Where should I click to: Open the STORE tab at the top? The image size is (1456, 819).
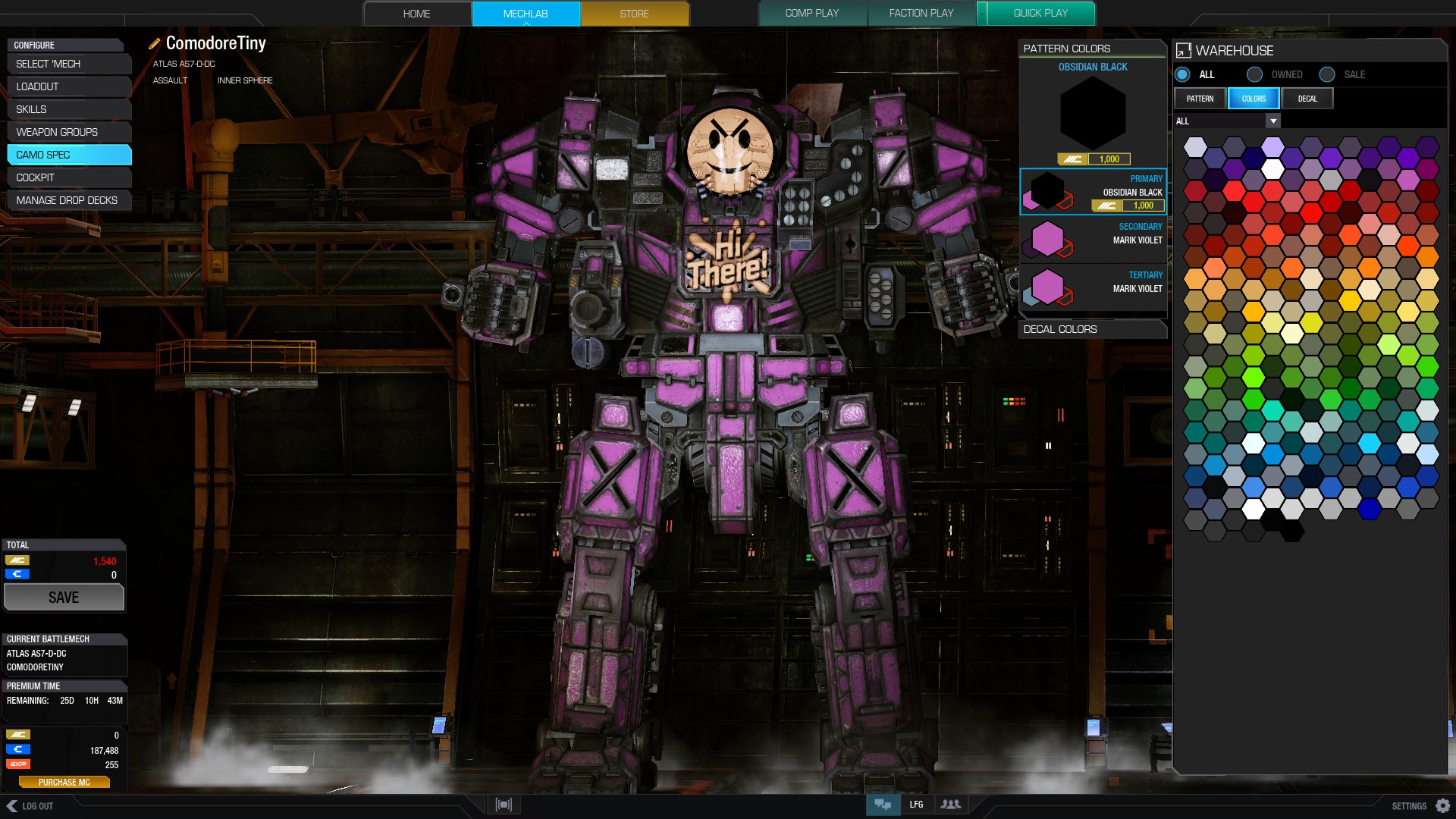[x=634, y=13]
